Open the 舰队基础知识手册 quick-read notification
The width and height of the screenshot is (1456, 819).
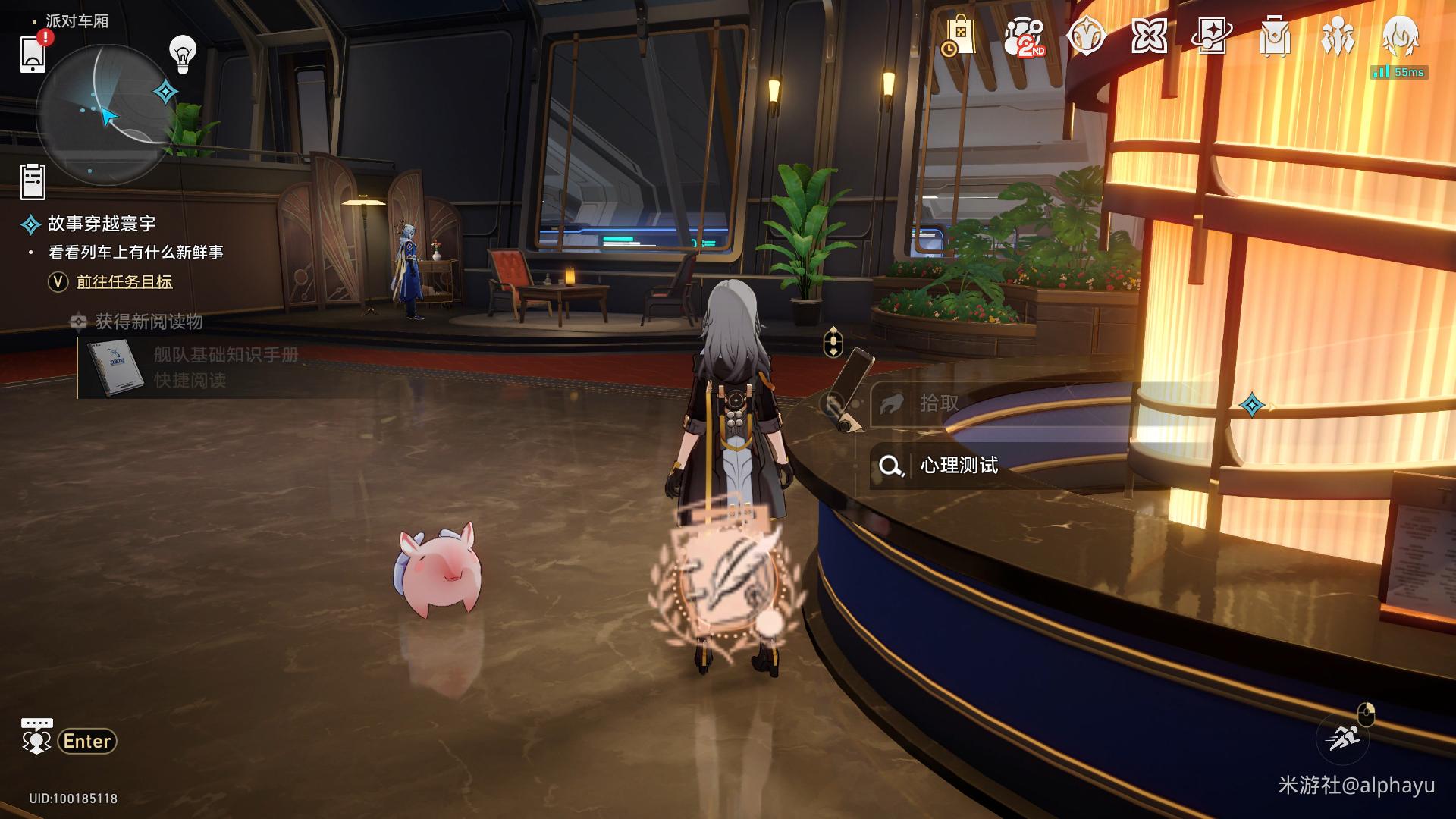226,368
